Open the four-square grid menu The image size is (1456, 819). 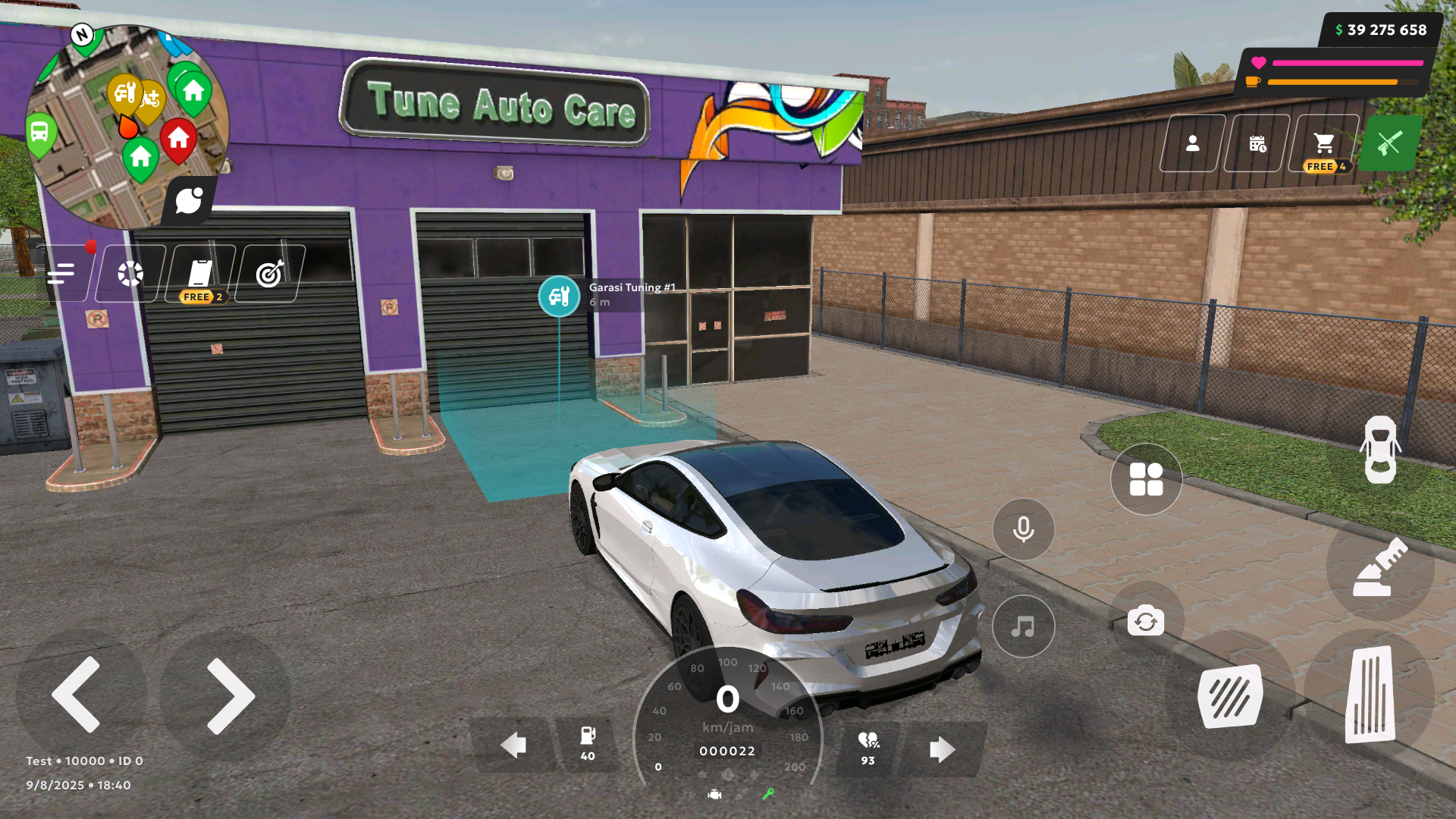click(x=1146, y=479)
